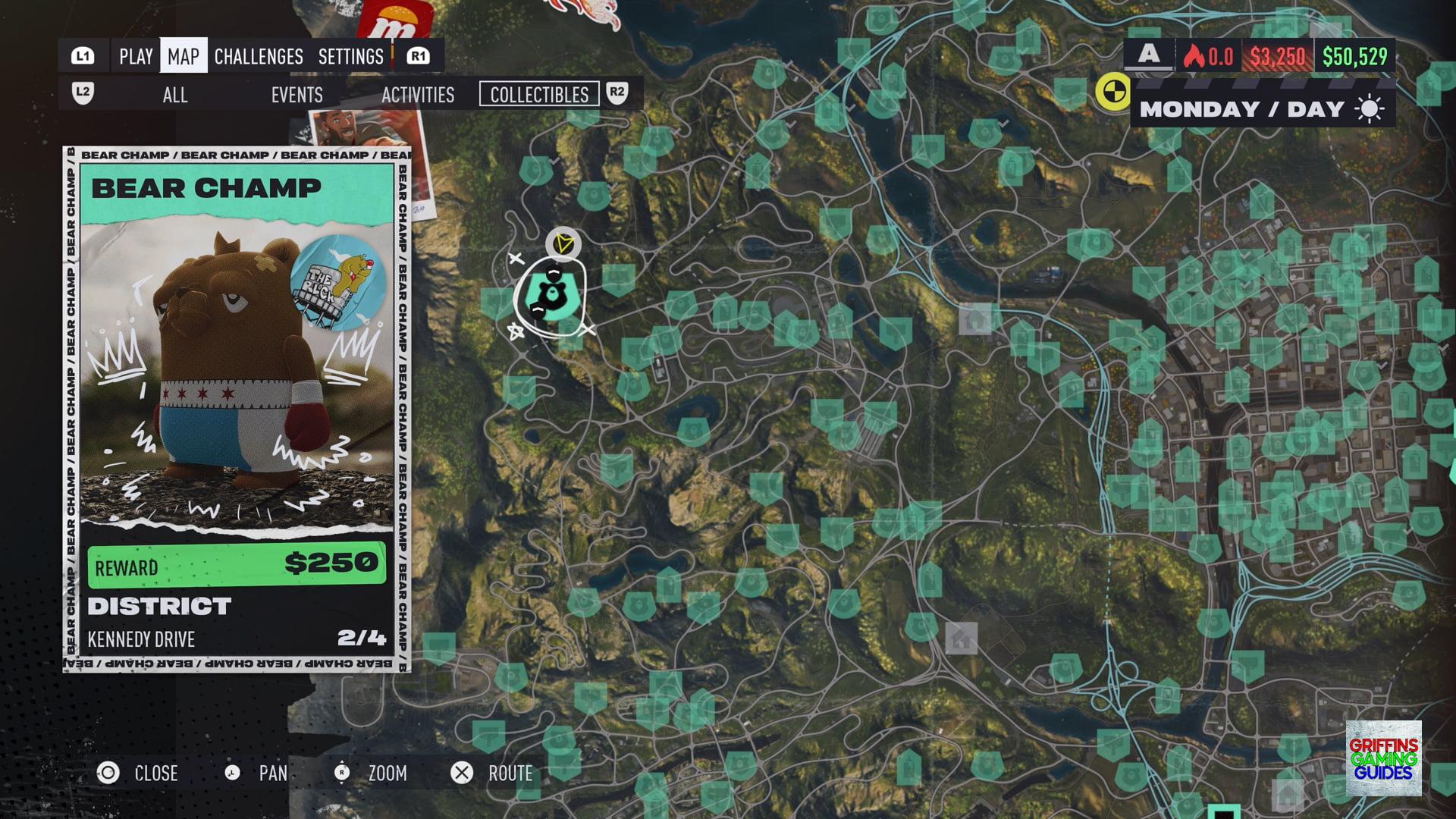This screenshot has width=1456, height=819.
Task: Go to the SETTINGS tab
Action: (350, 56)
